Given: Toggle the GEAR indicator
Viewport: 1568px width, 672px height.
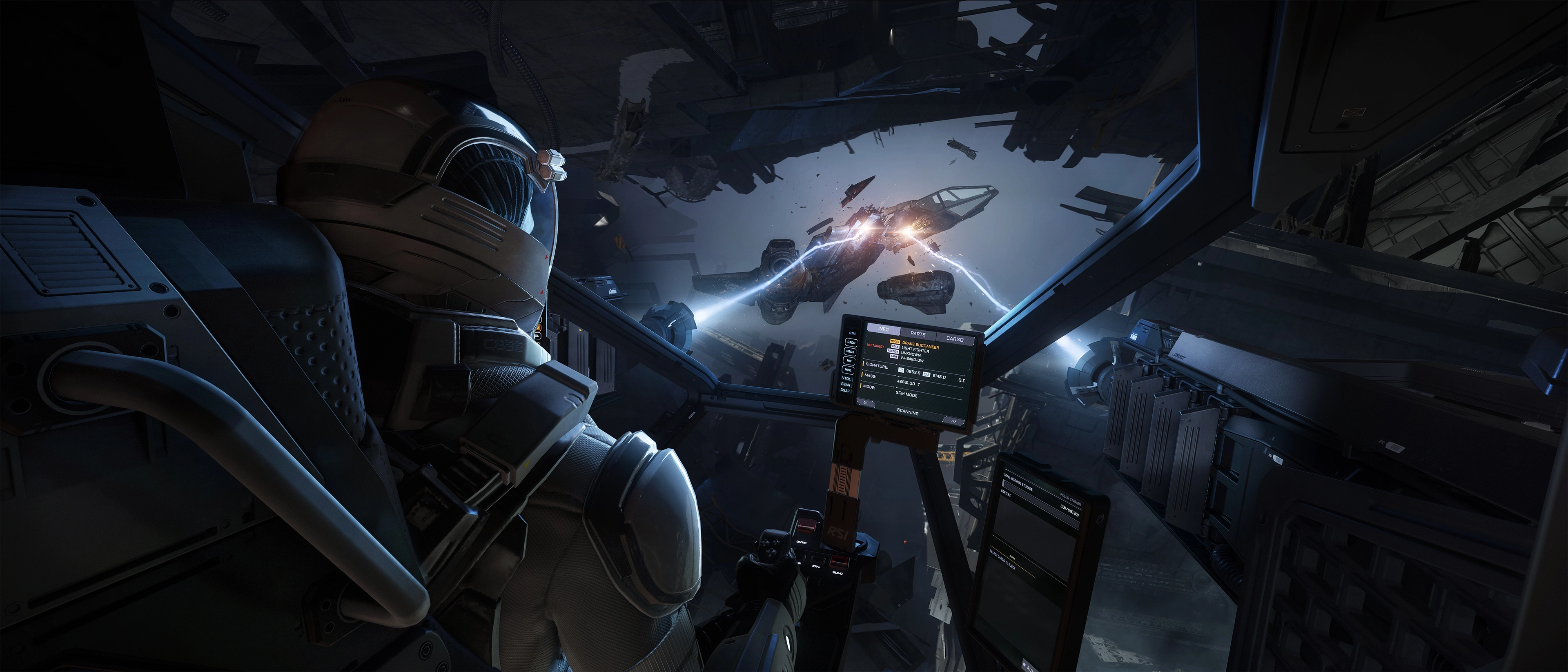Looking at the screenshot, I should click(846, 385).
